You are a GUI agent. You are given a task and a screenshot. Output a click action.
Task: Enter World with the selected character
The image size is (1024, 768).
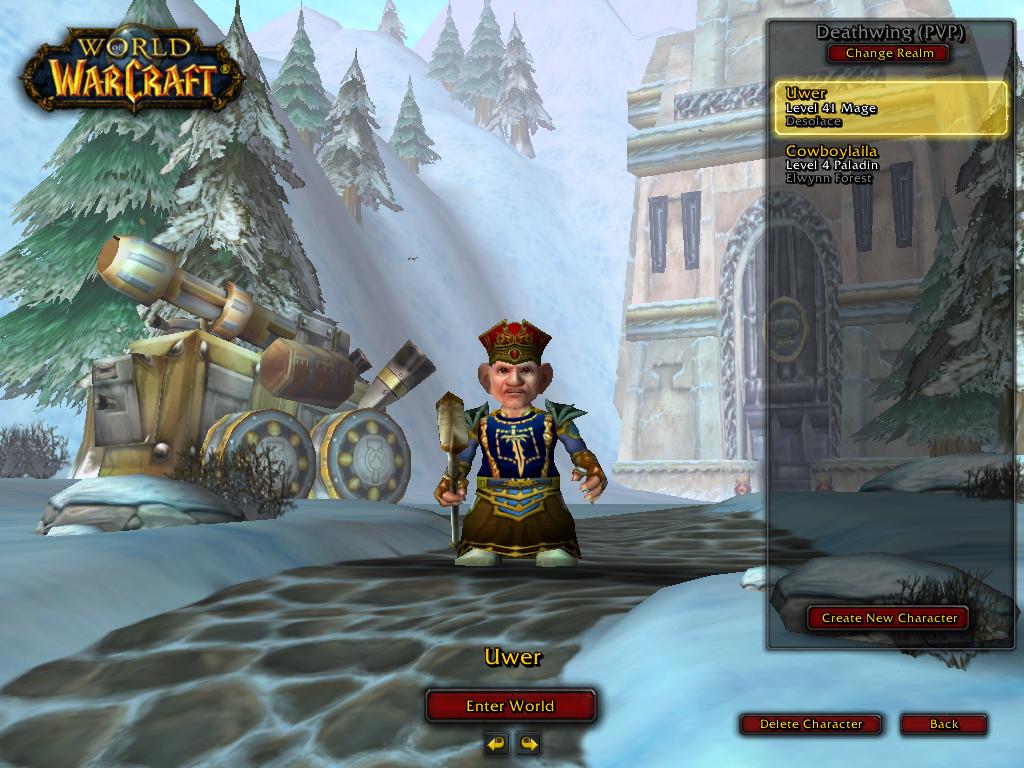click(510, 706)
